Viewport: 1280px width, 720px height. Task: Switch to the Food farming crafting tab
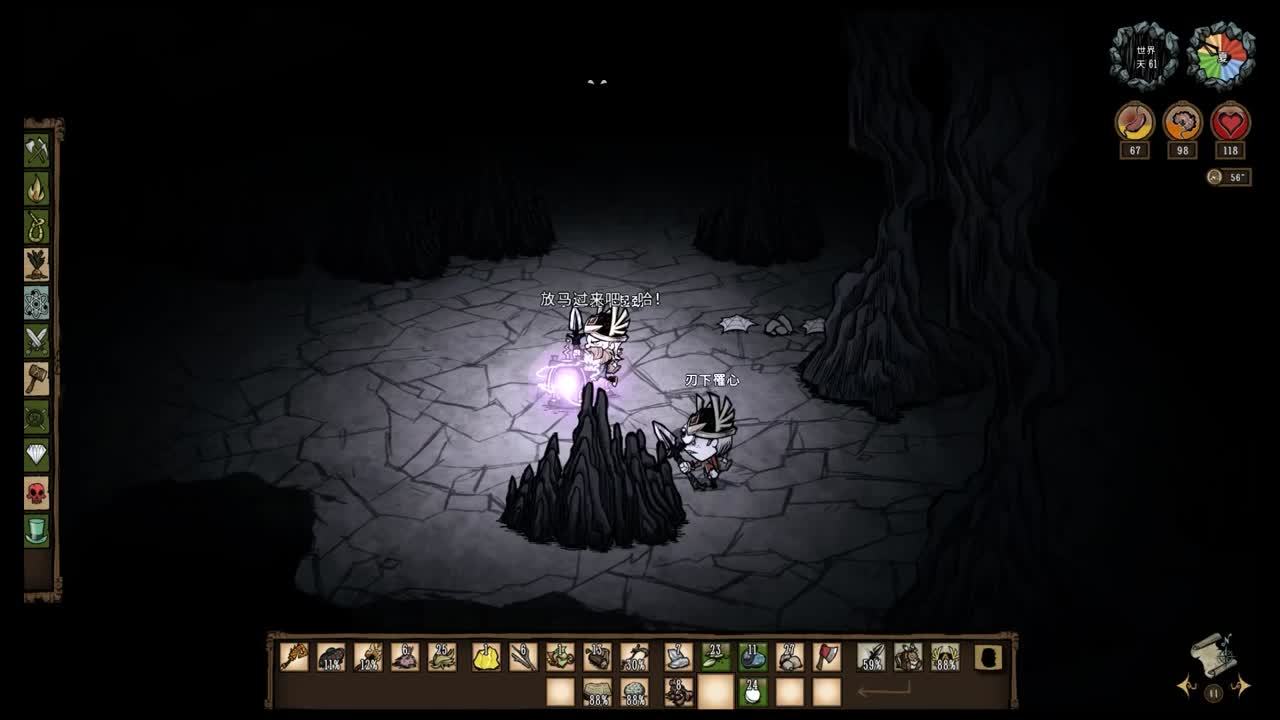(37, 265)
